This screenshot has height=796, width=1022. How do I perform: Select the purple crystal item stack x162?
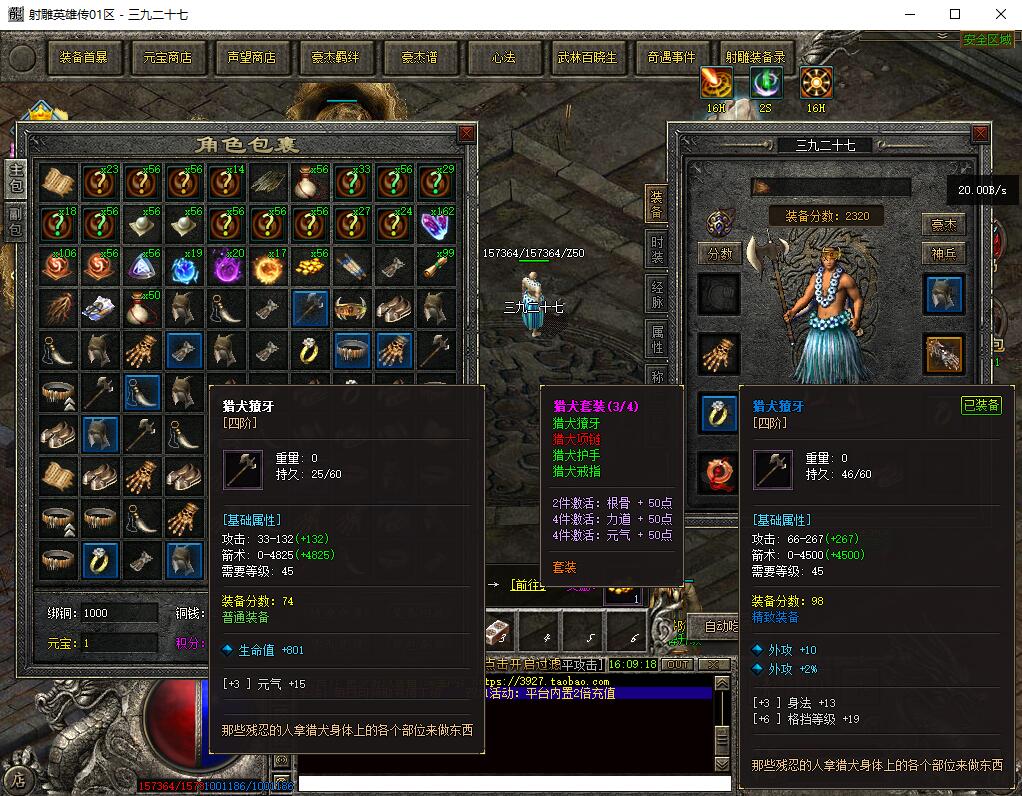[x=436, y=225]
